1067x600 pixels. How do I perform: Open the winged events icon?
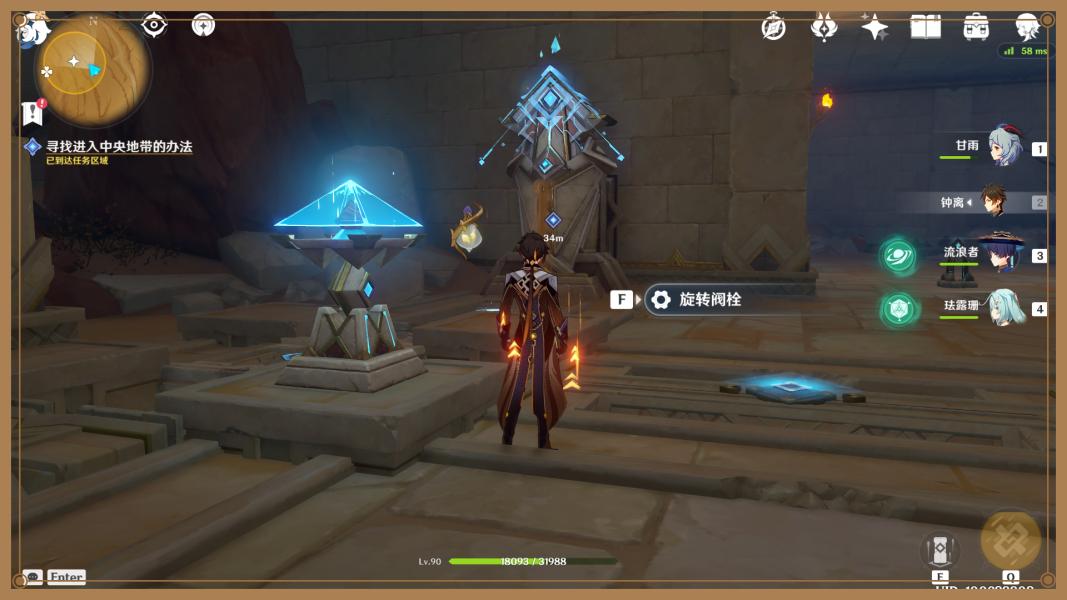coord(824,27)
